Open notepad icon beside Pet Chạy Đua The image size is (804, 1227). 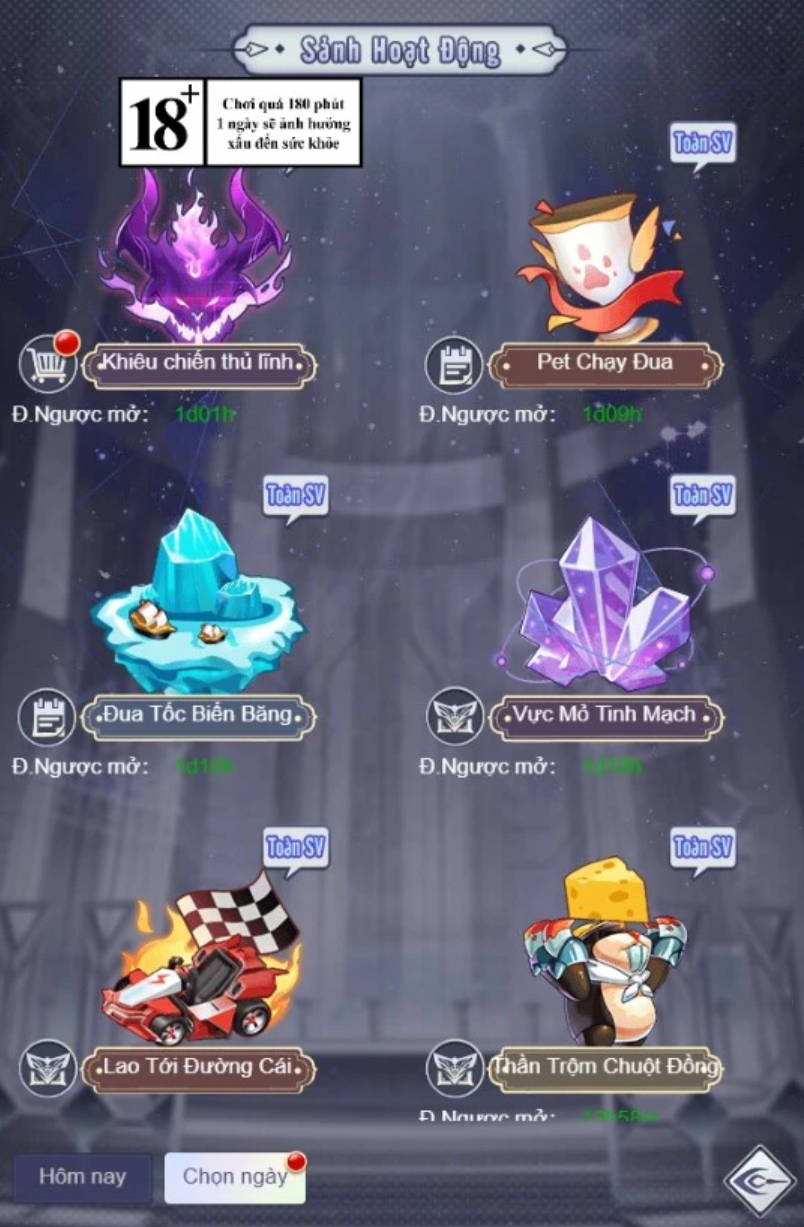click(454, 365)
